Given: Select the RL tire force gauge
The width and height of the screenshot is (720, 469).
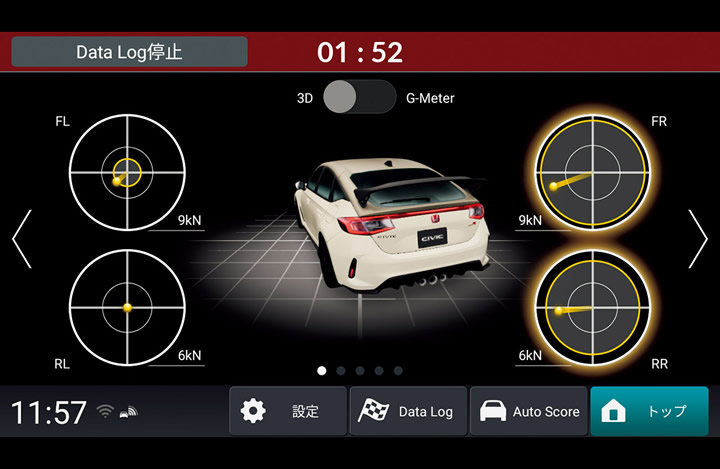Looking at the screenshot, I should (x=127, y=305).
